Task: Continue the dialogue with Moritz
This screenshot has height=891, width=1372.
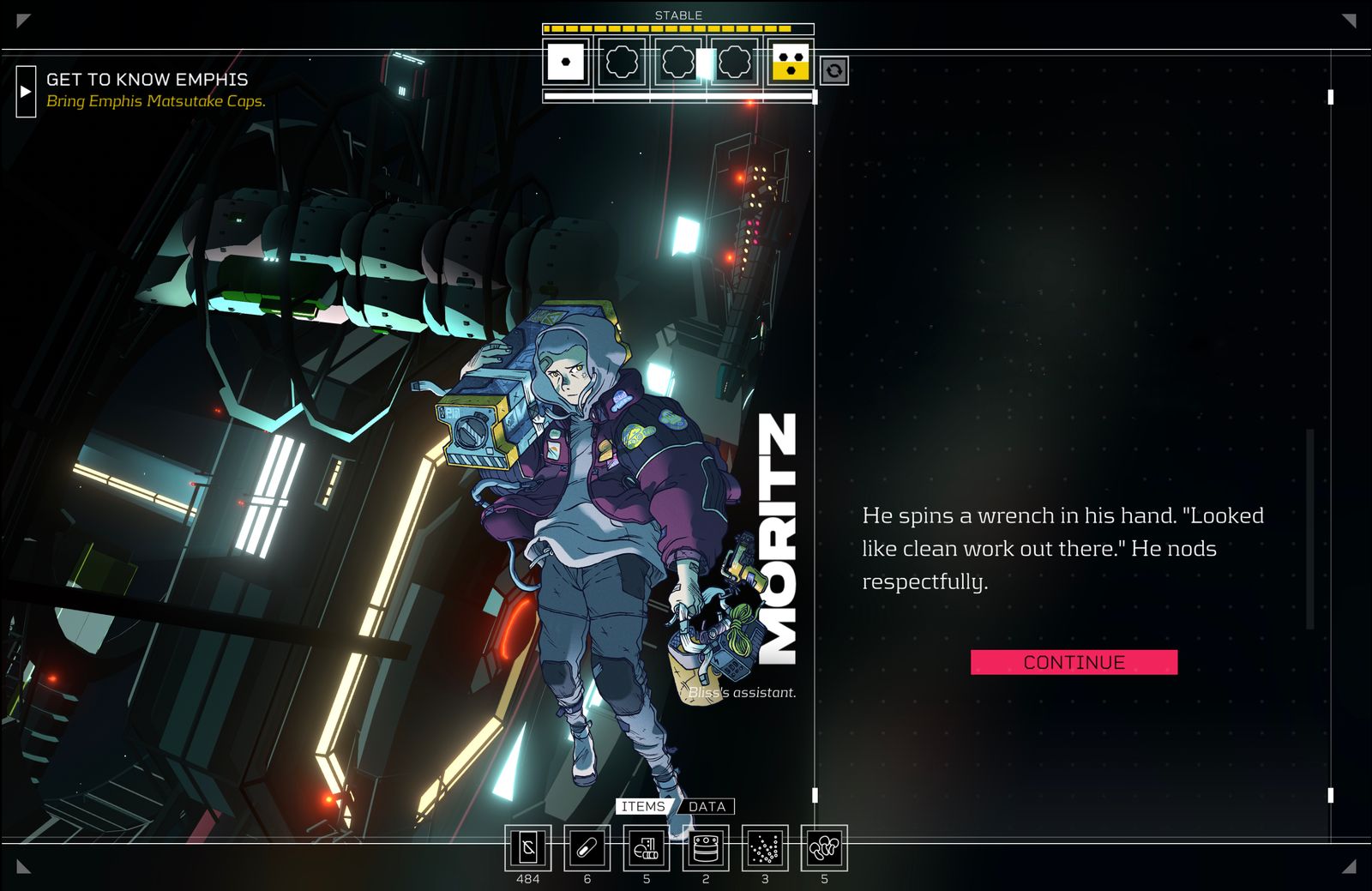Action: [1074, 662]
